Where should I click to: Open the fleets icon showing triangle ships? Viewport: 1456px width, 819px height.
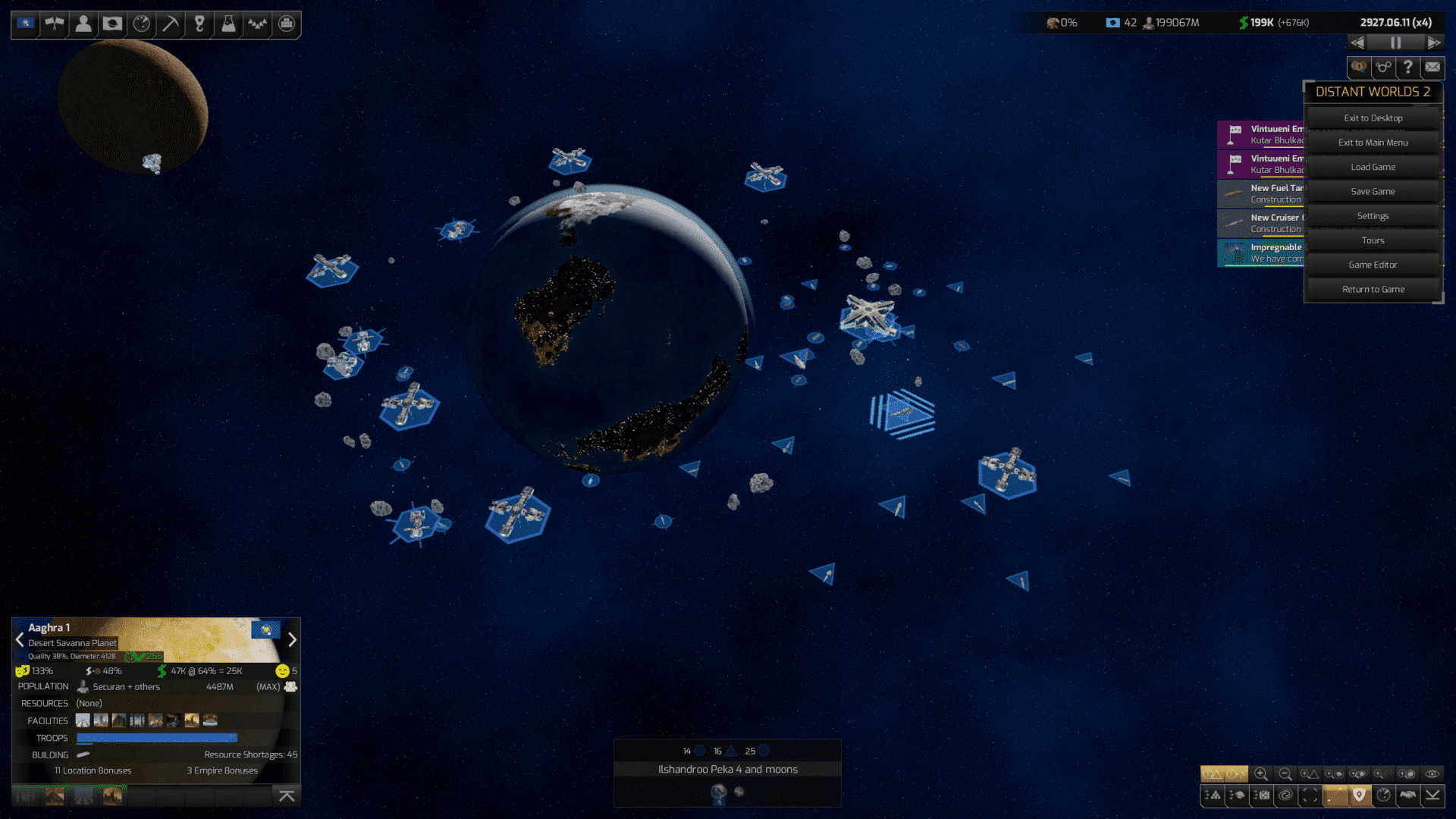pyautogui.click(x=256, y=24)
